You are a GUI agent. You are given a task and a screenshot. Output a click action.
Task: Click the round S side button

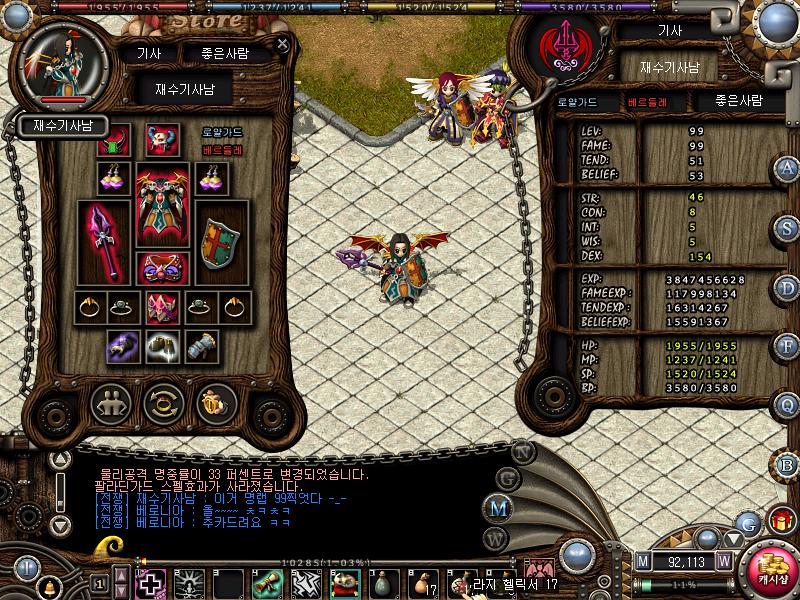coord(787,227)
